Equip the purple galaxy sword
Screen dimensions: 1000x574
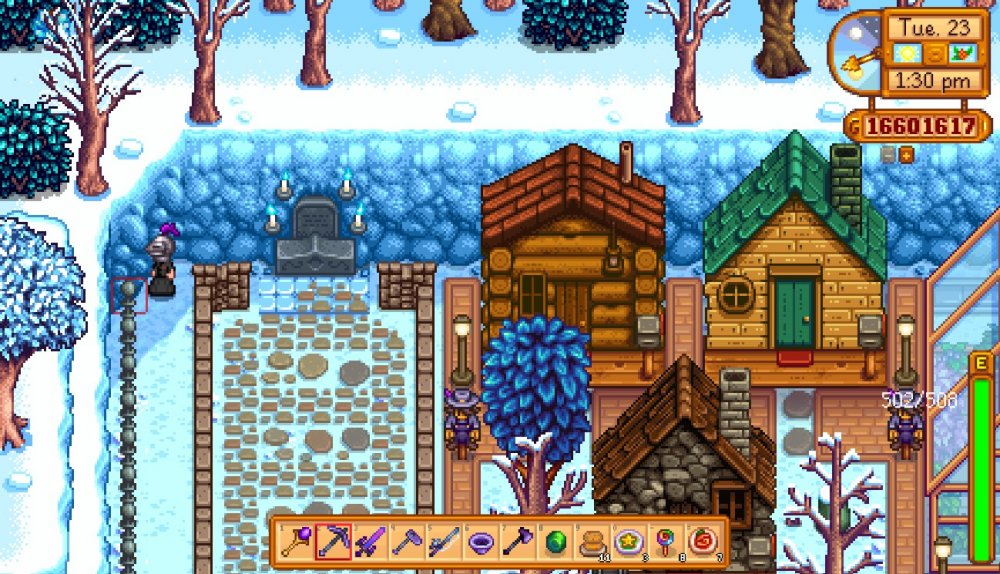370,542
